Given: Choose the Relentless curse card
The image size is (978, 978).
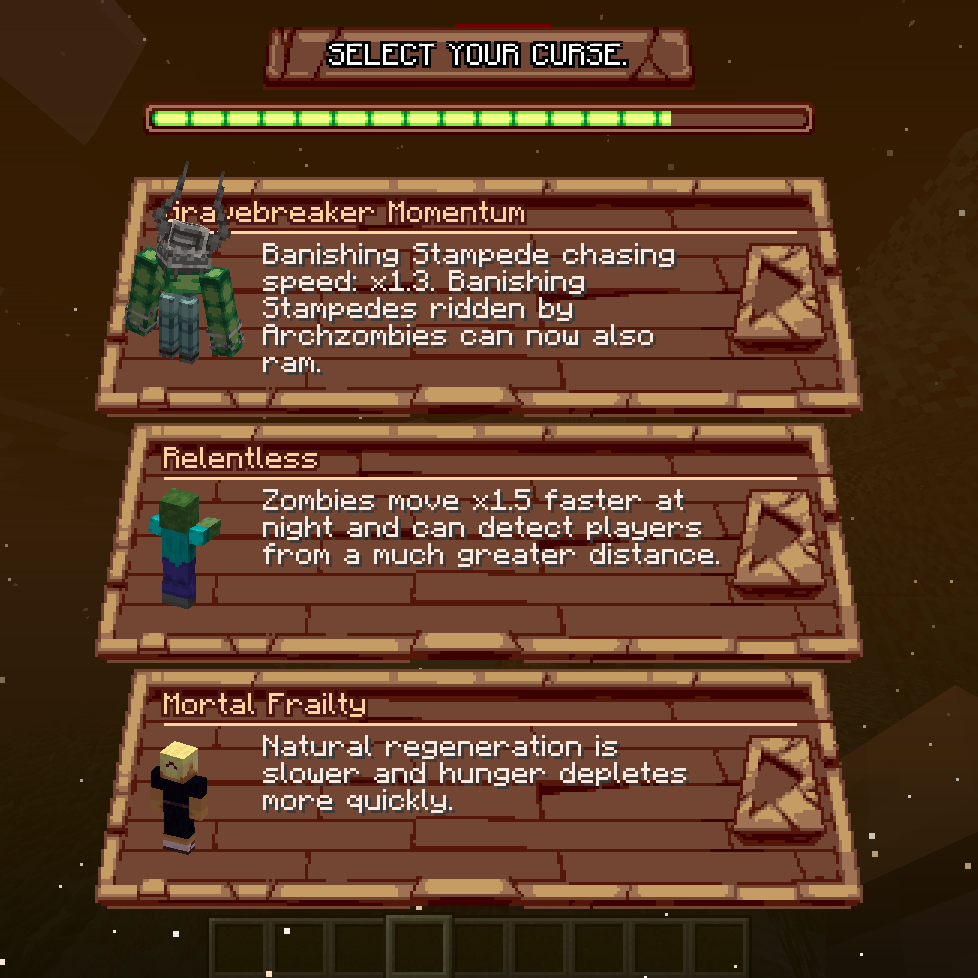Looking at the screenshot, I should coord(478,541).
